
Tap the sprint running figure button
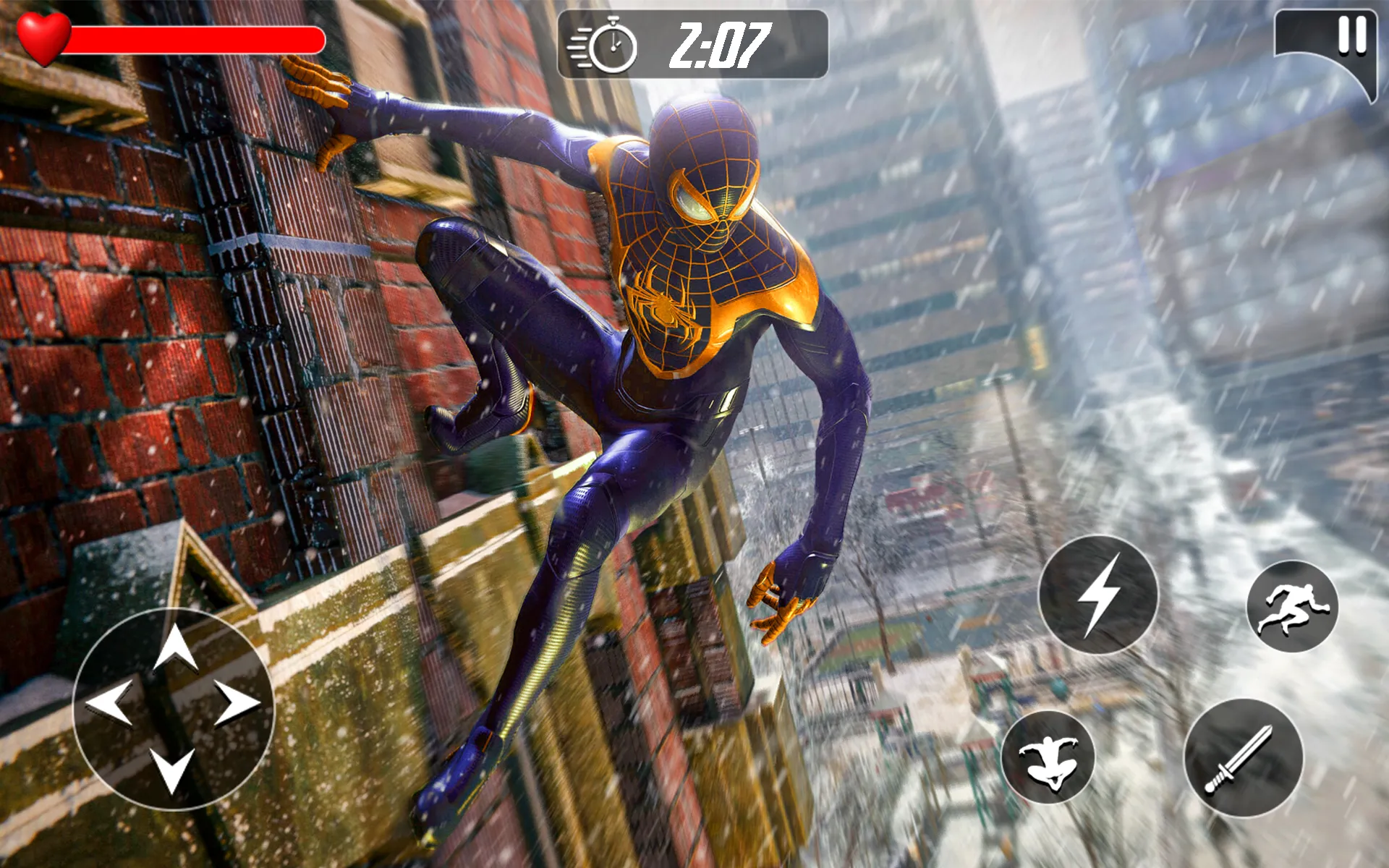point(1292,606)
